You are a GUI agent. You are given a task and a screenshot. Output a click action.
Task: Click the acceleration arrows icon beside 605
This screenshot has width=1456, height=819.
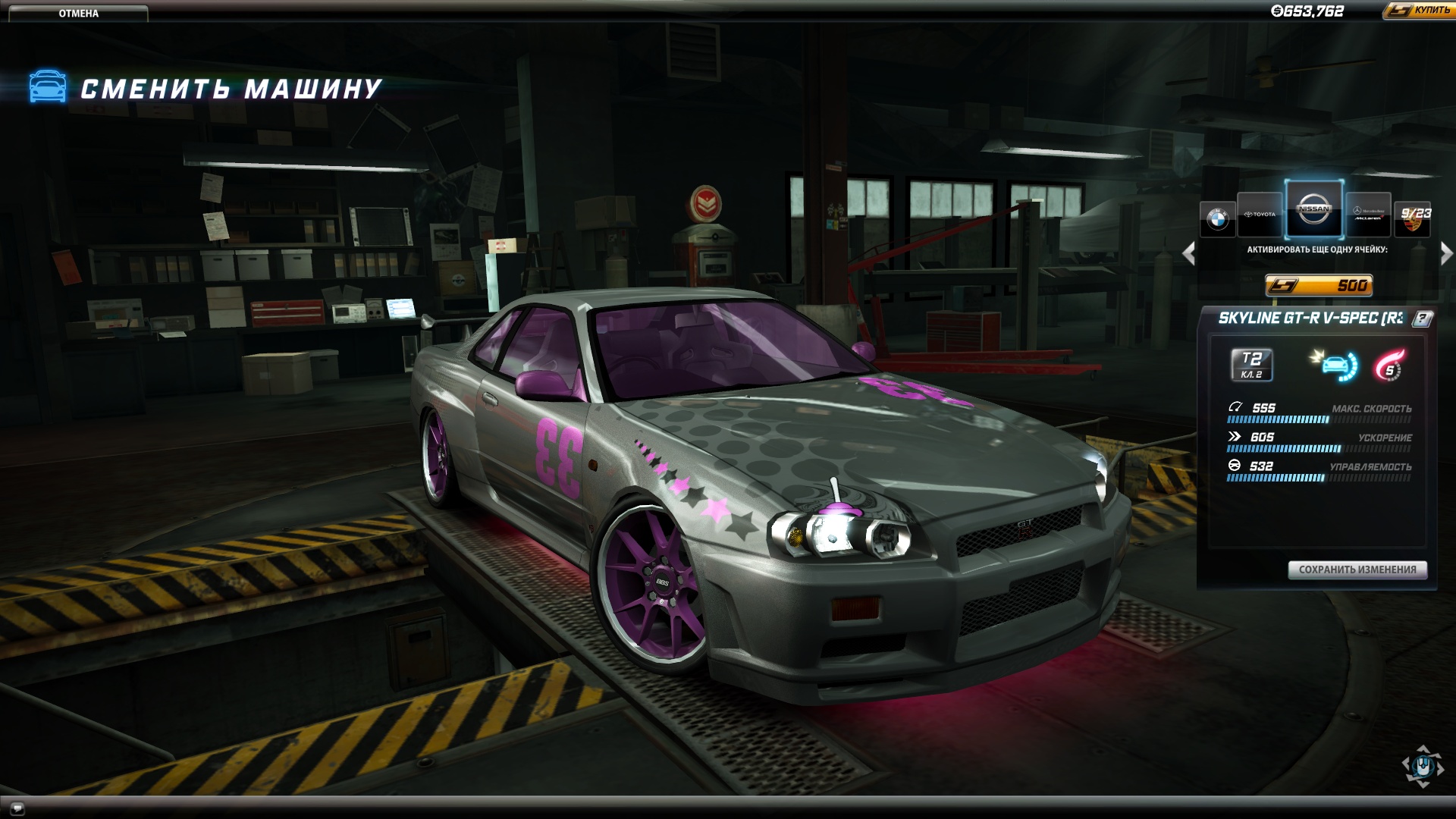tap(1234, 435)
